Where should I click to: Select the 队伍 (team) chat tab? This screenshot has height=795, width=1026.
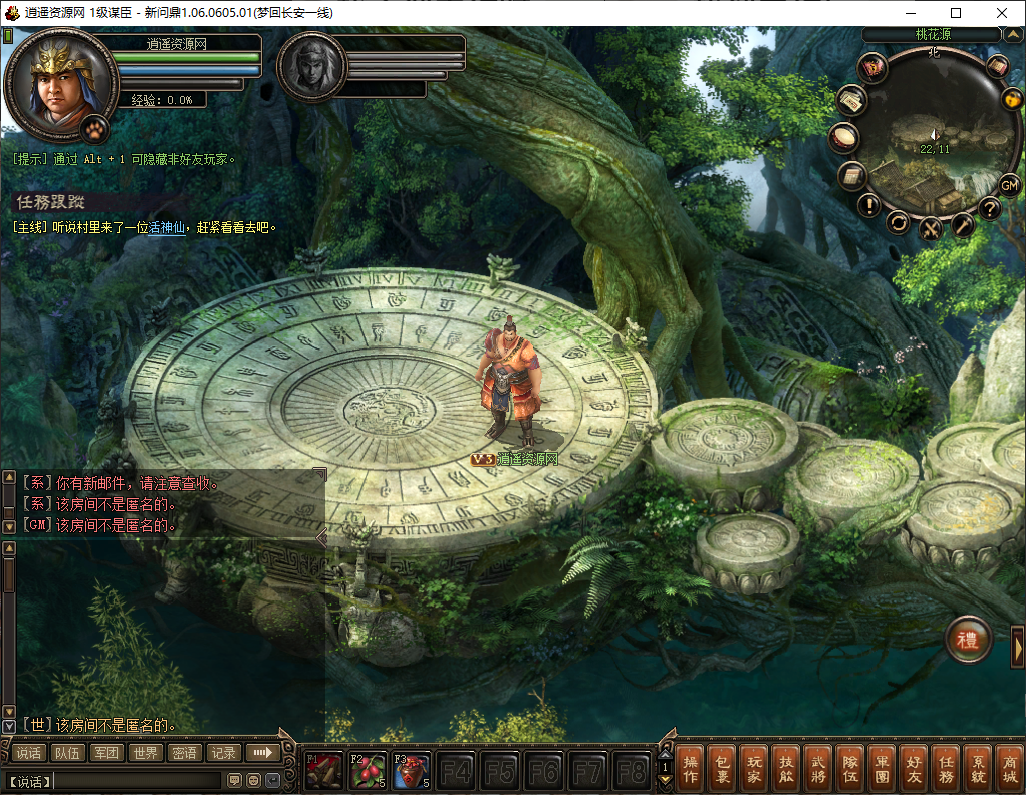(68, 753)
